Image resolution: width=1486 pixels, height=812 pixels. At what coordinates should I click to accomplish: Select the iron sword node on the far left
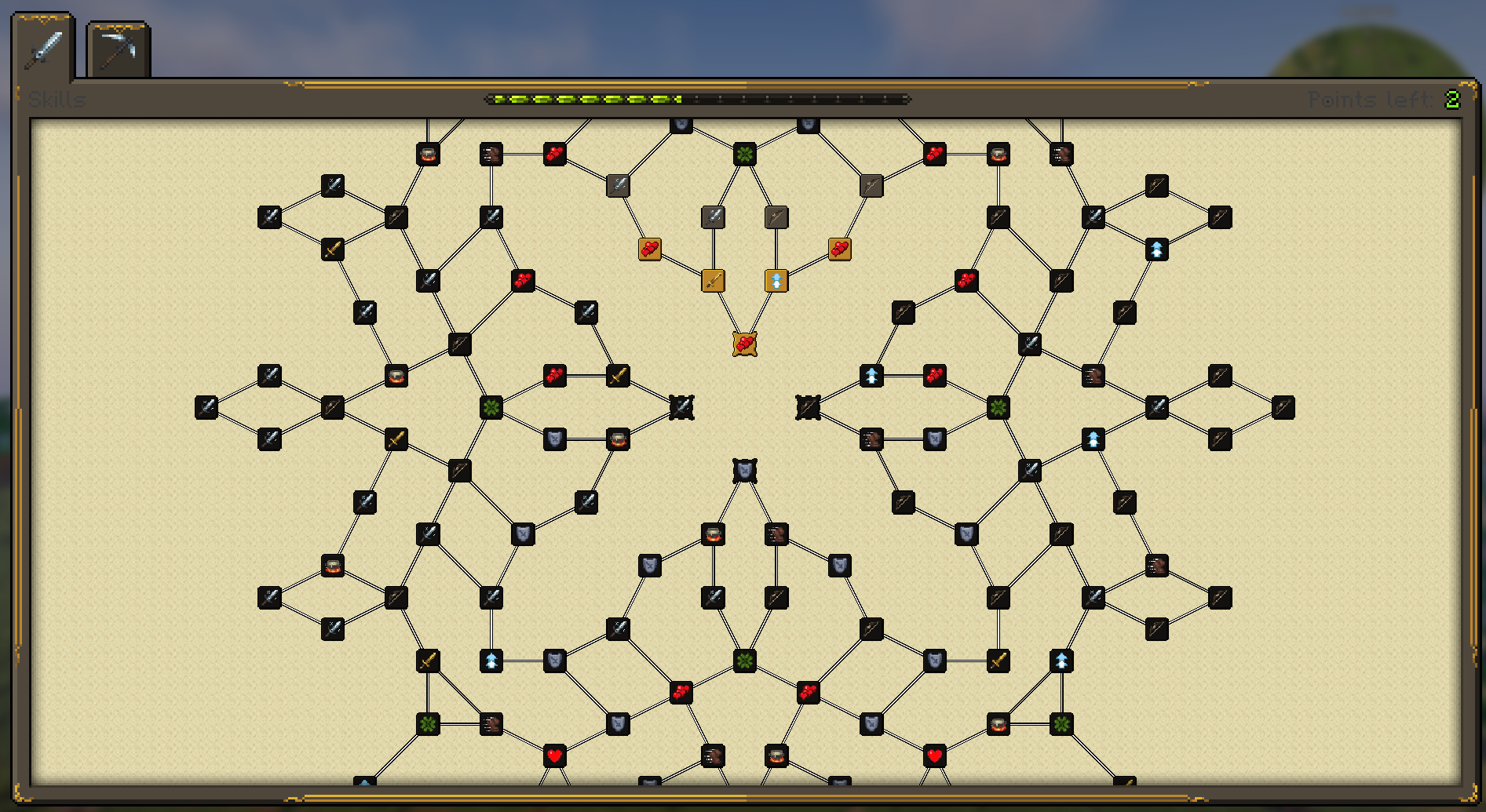click(208, 406)
